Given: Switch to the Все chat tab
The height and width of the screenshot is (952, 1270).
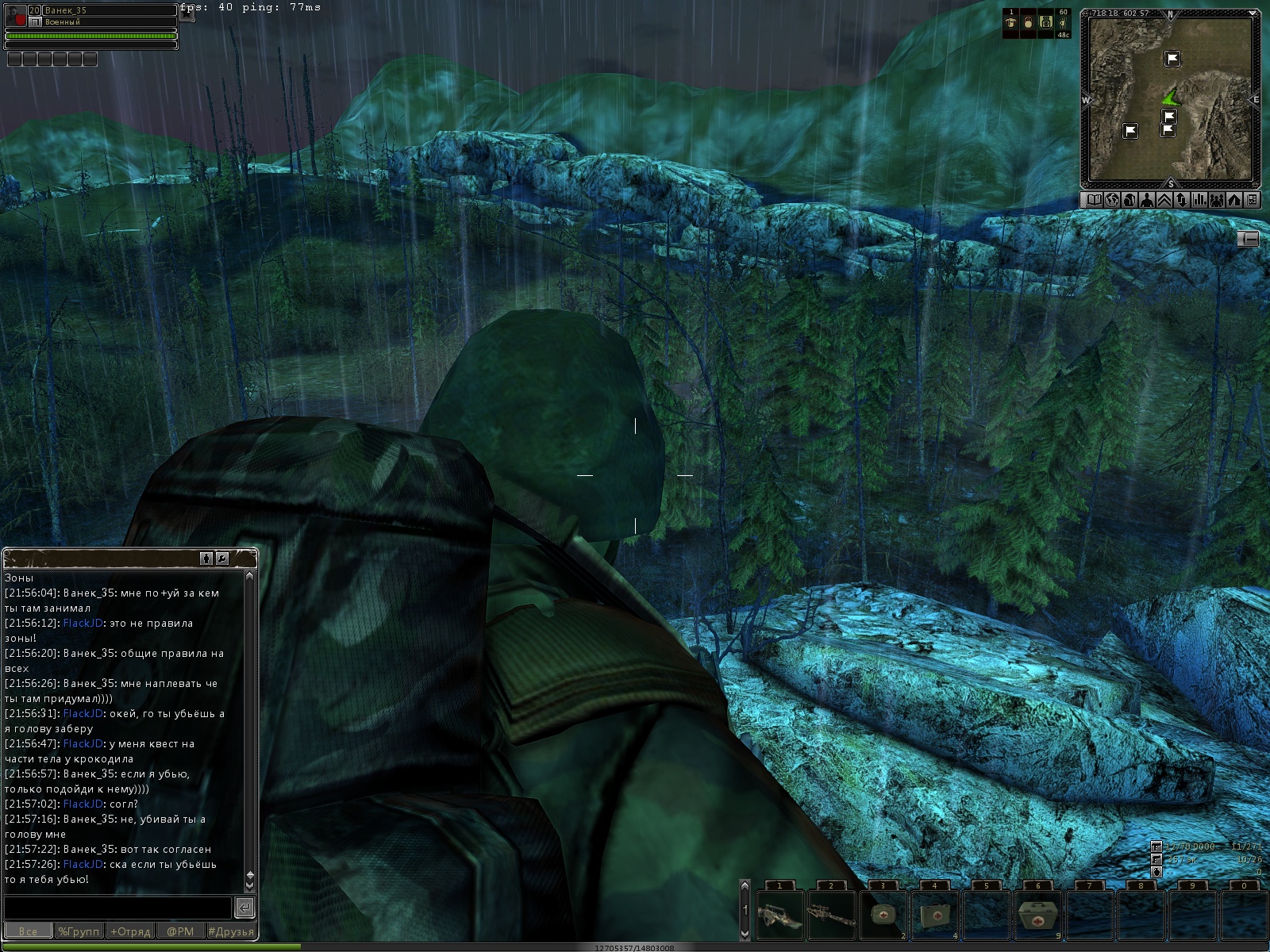Looking at the screenshot, I should [28, 931].
